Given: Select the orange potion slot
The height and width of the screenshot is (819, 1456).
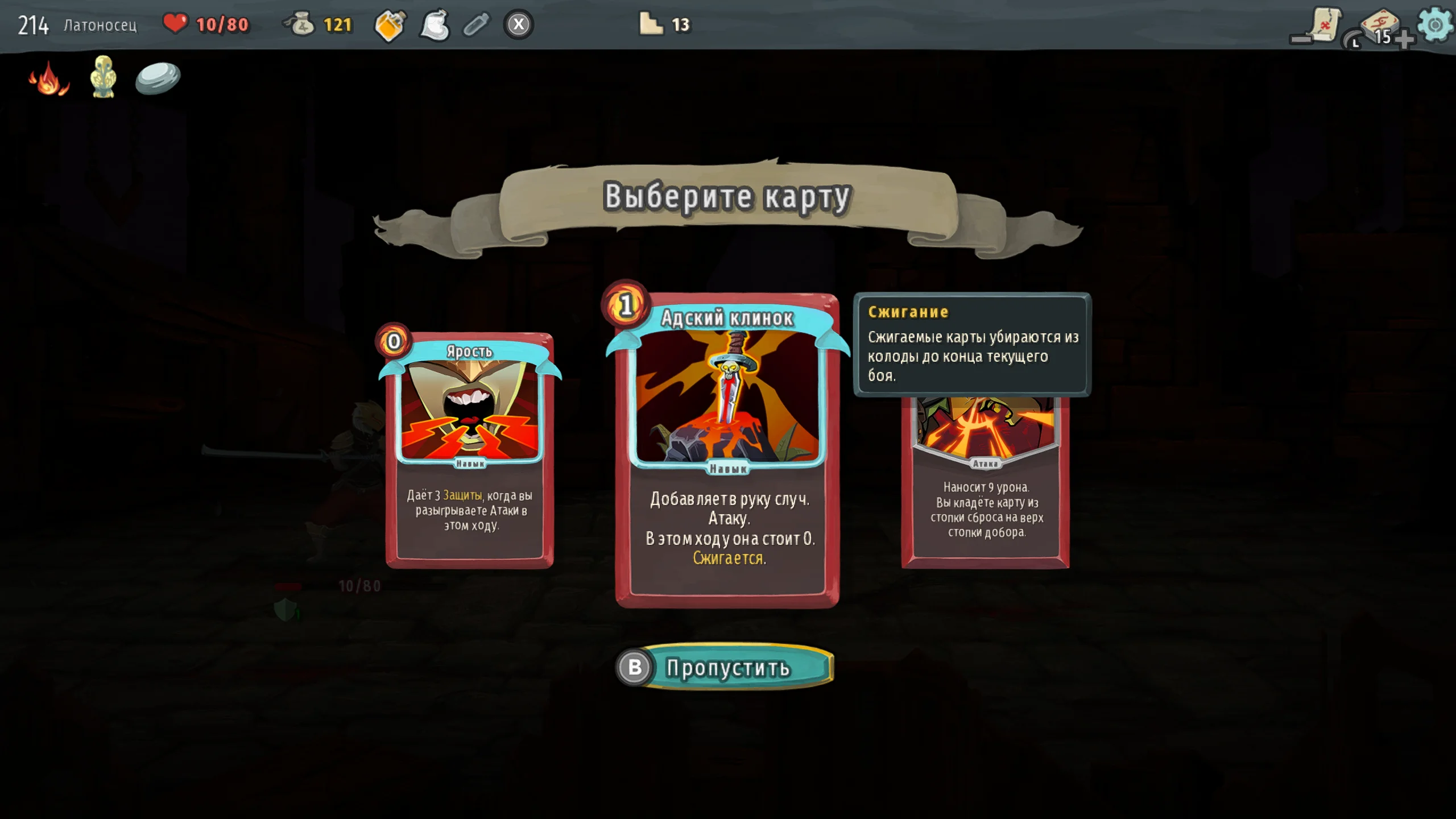Looking at the screenshot, I should coord(390,25).
